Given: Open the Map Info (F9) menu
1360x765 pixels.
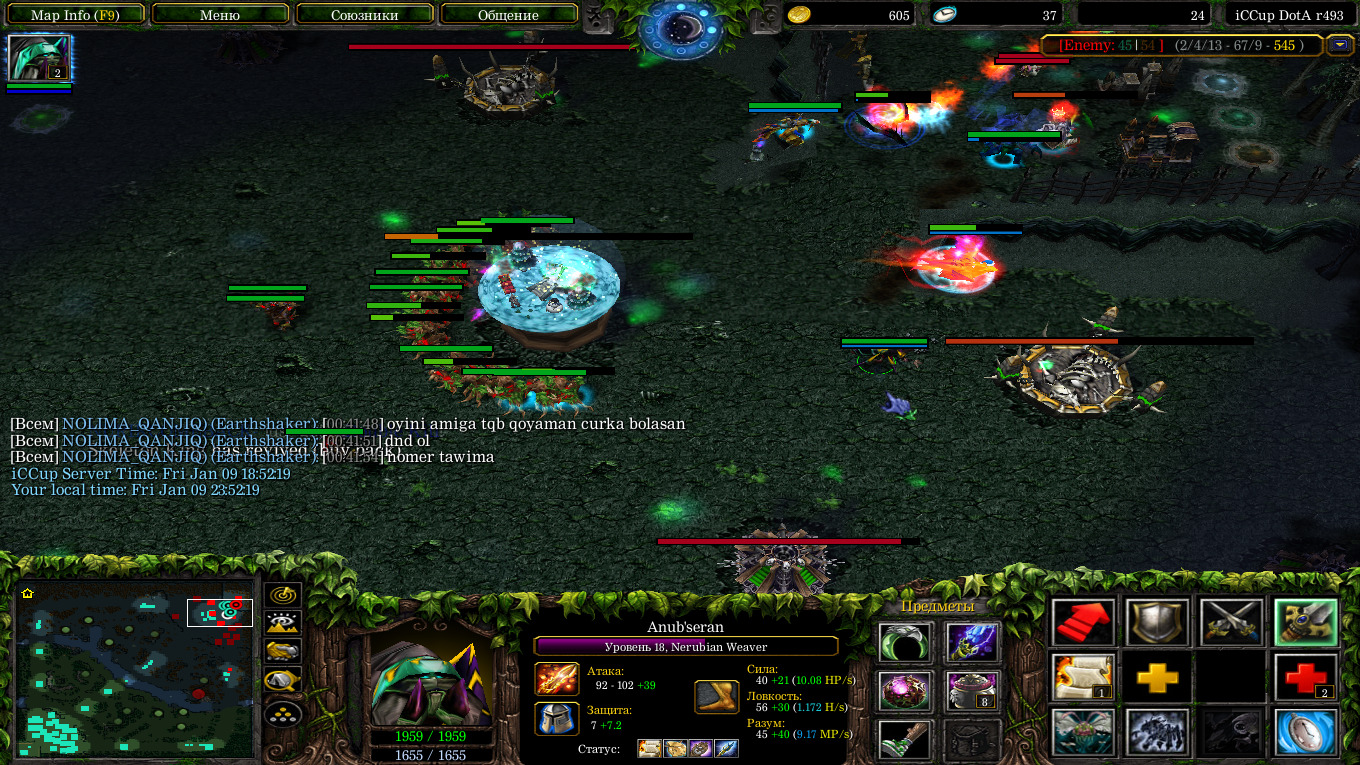Looking at the screenshot, I should 75,15.
